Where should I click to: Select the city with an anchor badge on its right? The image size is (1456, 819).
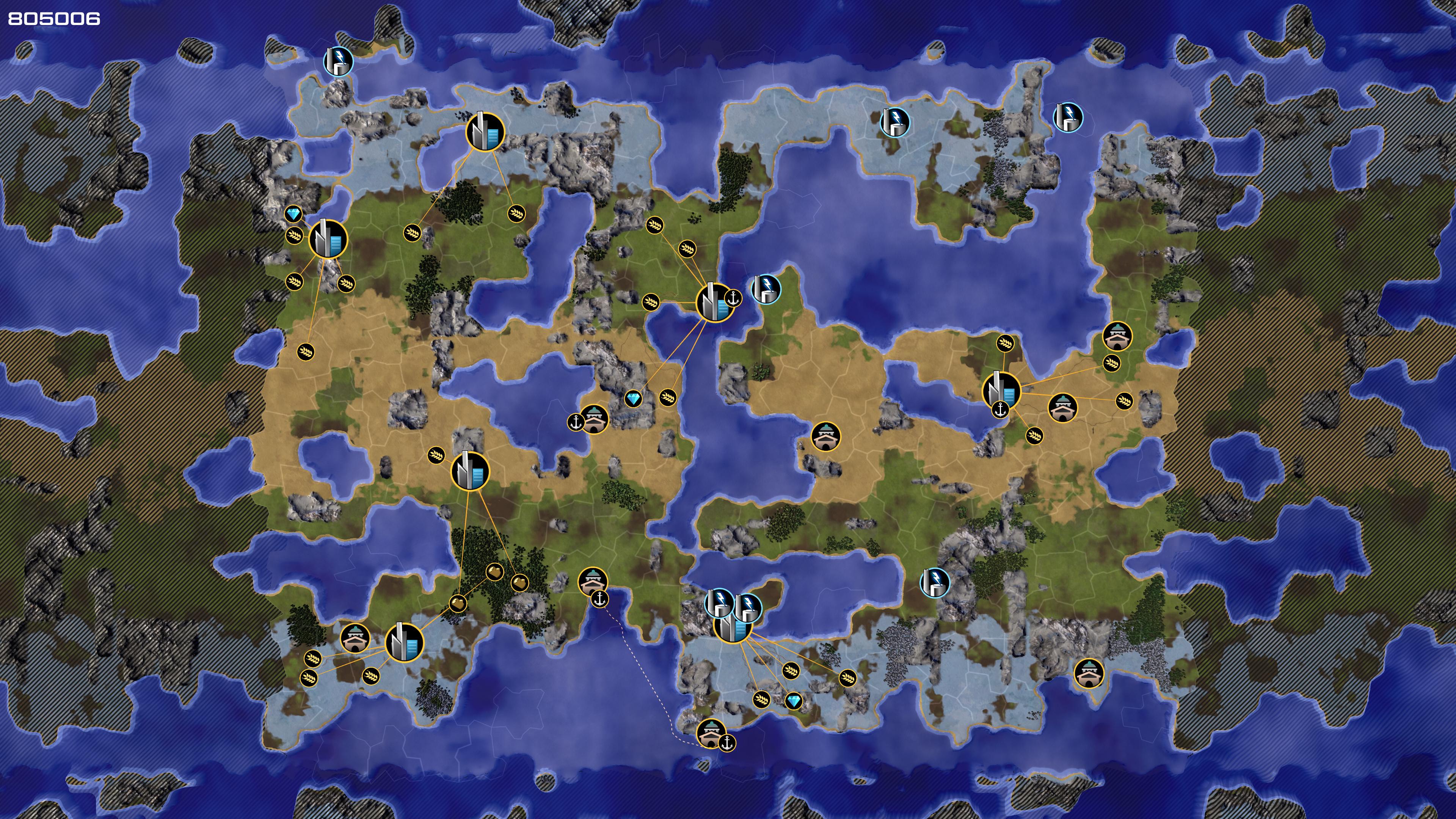714,303
